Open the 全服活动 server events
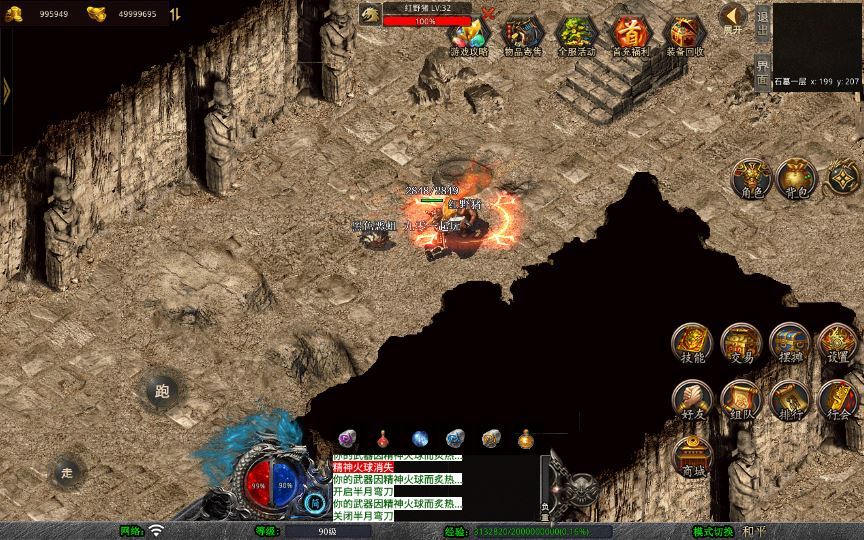The height and width of the screenshot is (540, 864). coord(576,35)
